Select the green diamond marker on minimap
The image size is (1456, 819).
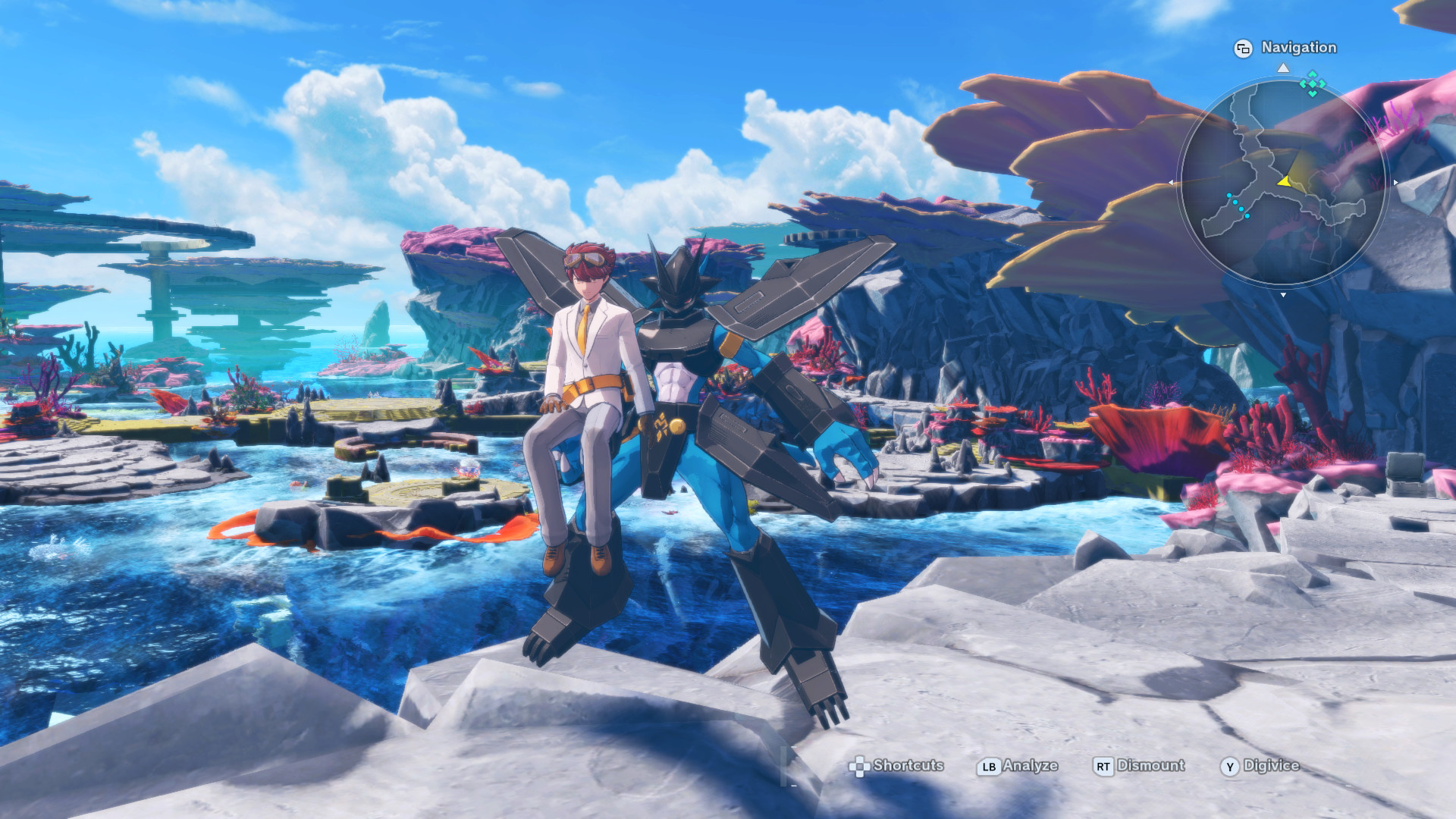[x=1312, y=83]
